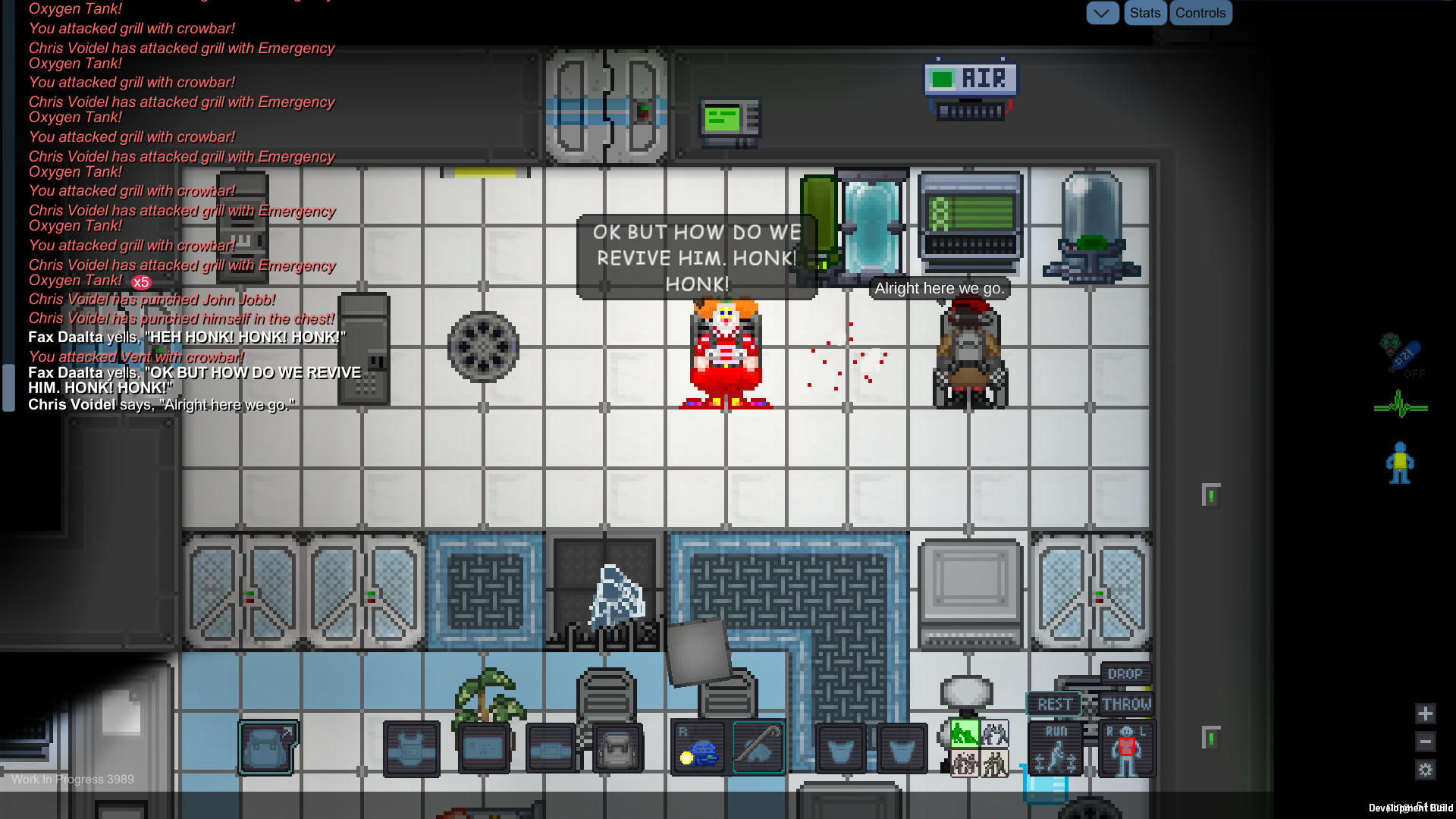Click the ID card slot in the hotbar
1456x819 pixels.
pyautogui.click(x=483, y=747)
